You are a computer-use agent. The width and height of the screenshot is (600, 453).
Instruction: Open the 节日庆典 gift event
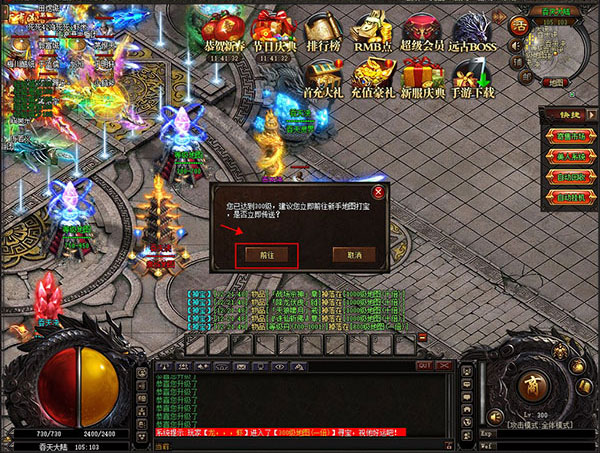272,32
